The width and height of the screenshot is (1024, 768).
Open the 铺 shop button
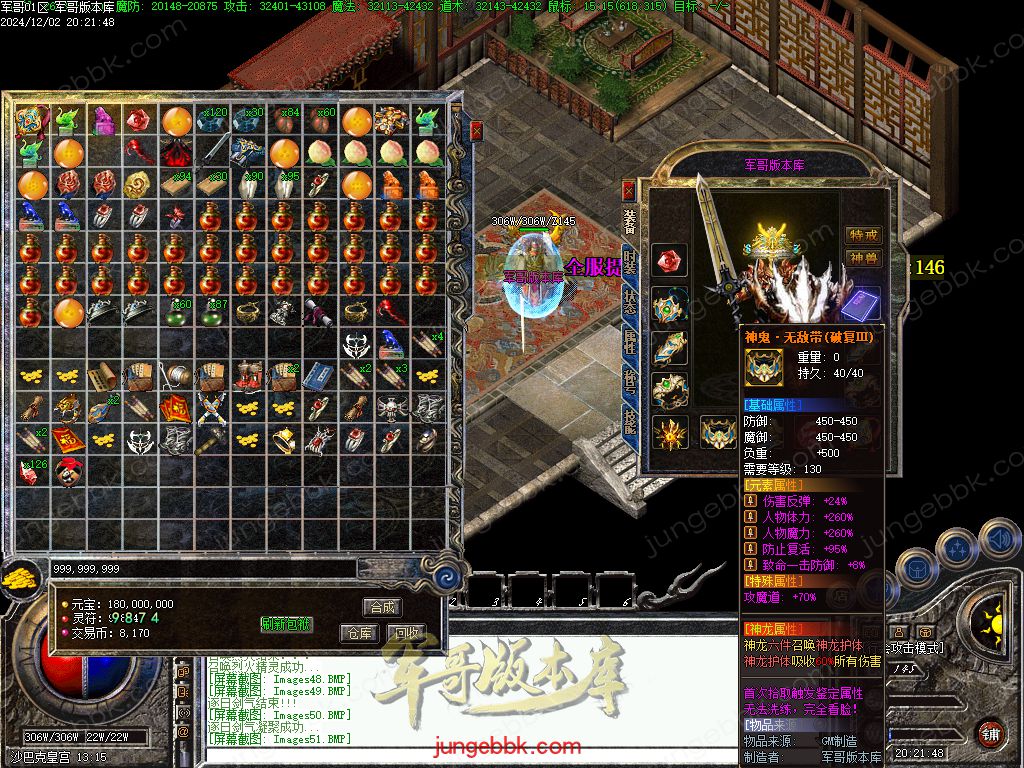(x=990, y=733)
